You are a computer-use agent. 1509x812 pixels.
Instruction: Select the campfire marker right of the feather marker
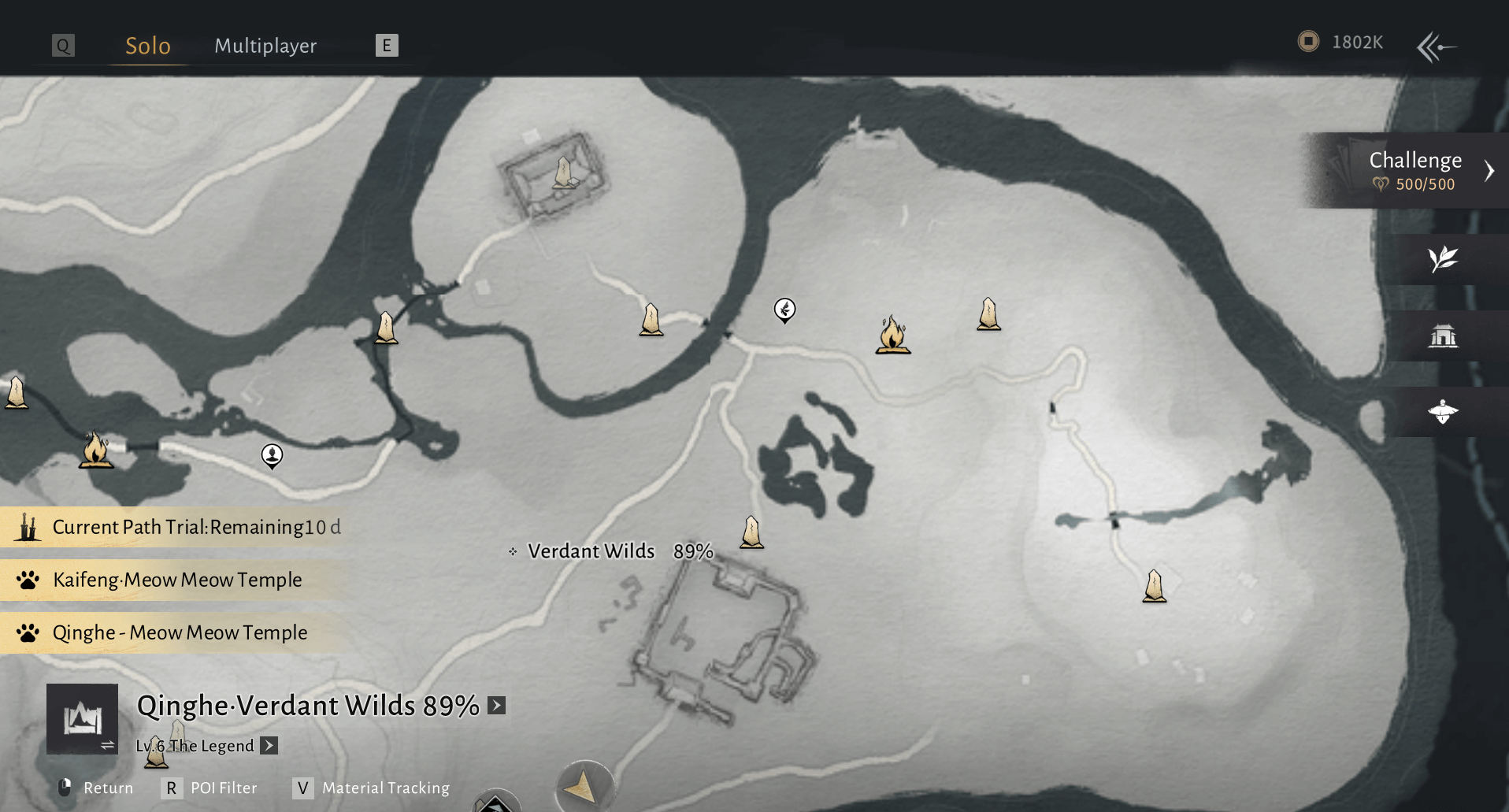(x=892, y=336)
